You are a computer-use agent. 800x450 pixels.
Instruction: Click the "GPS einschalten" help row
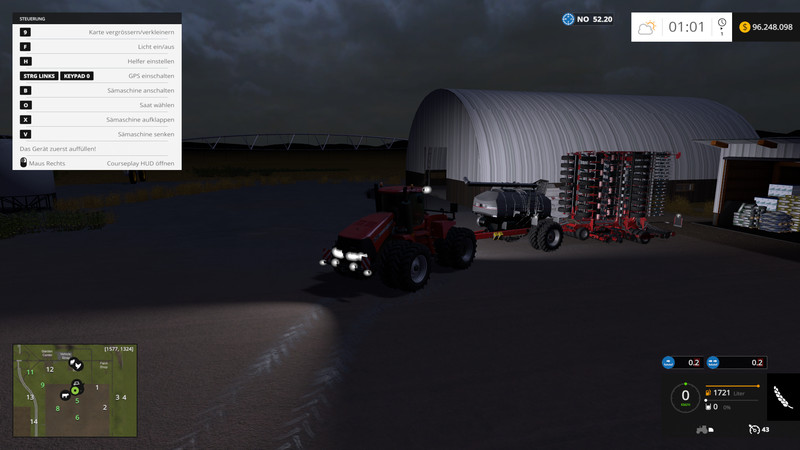tap(97, 76)
